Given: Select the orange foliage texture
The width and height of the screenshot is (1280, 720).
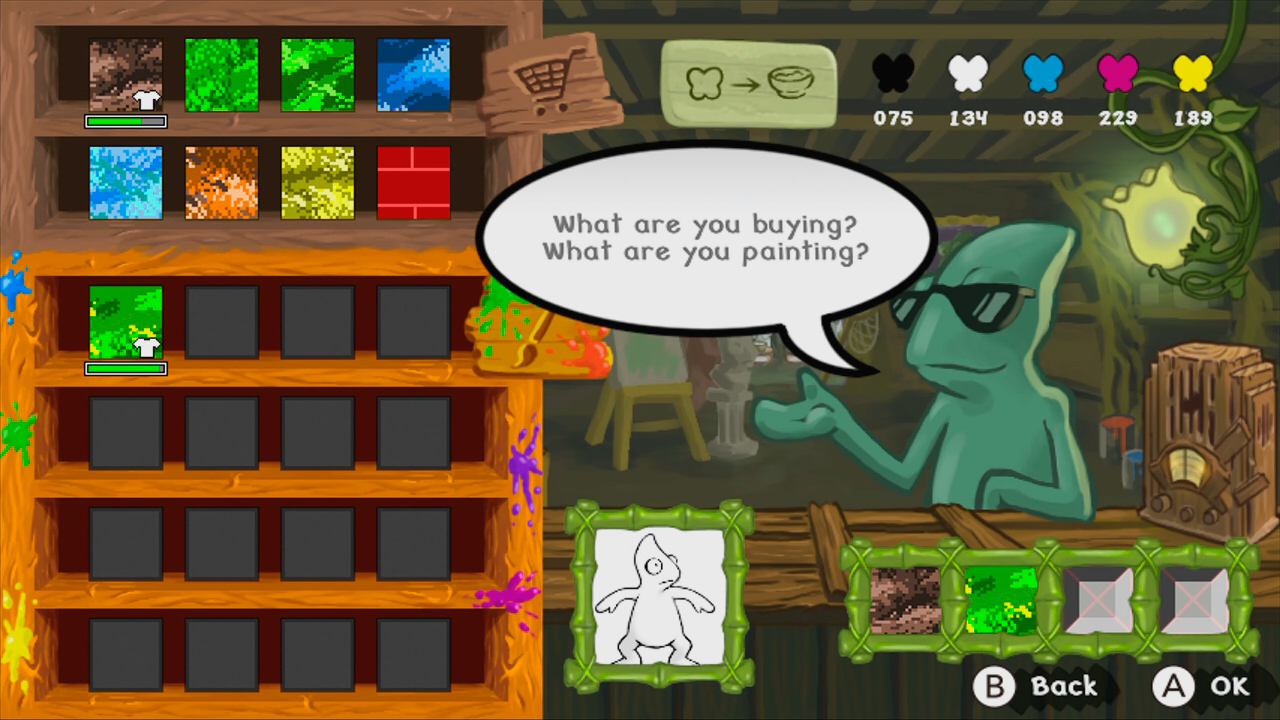Looking at the screenshot, I should pyautogui.click(x=222, y=182).
